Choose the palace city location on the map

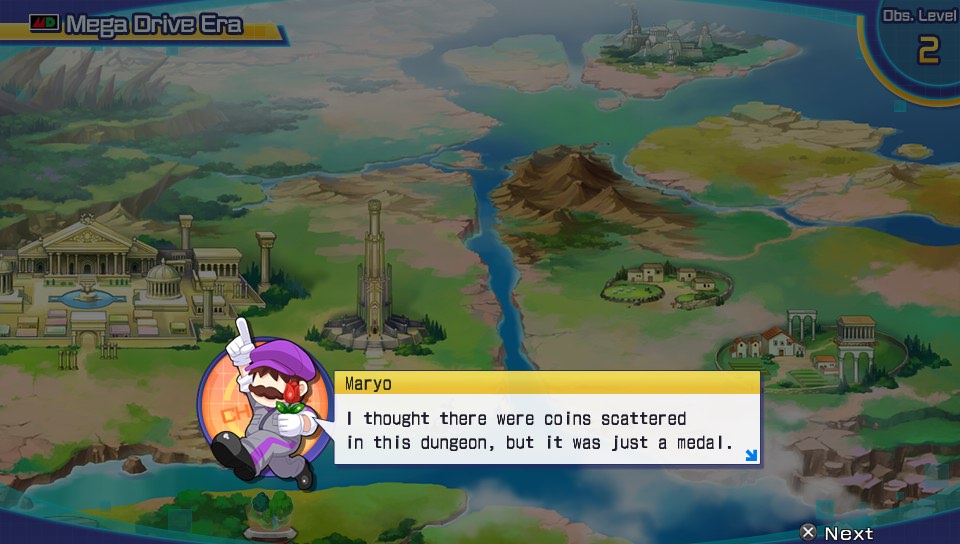[110, 275]
